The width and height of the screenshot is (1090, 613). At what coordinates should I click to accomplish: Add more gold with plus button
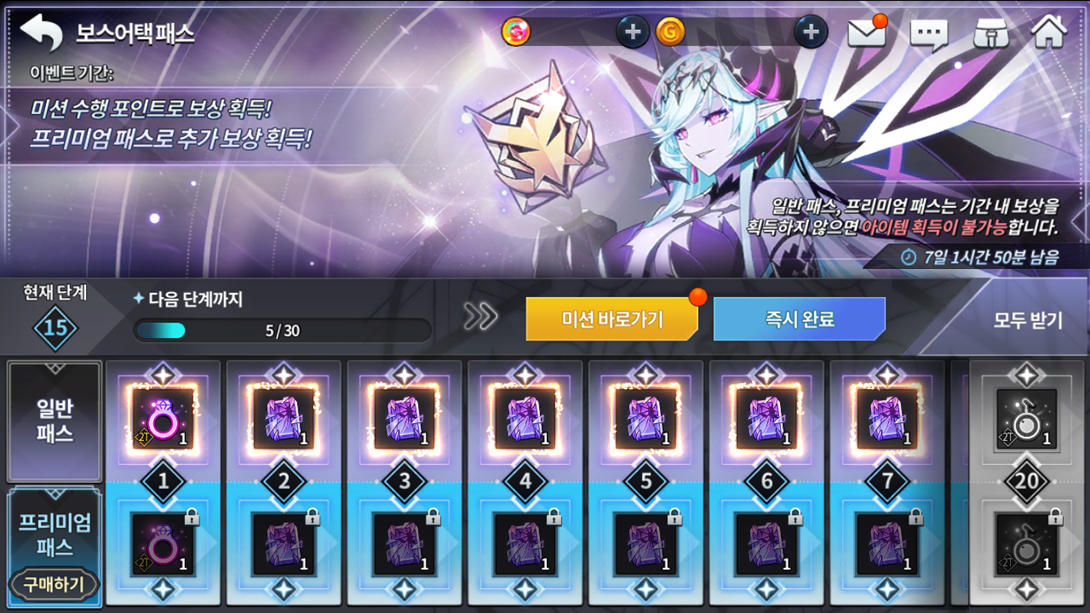click(810, 32)
